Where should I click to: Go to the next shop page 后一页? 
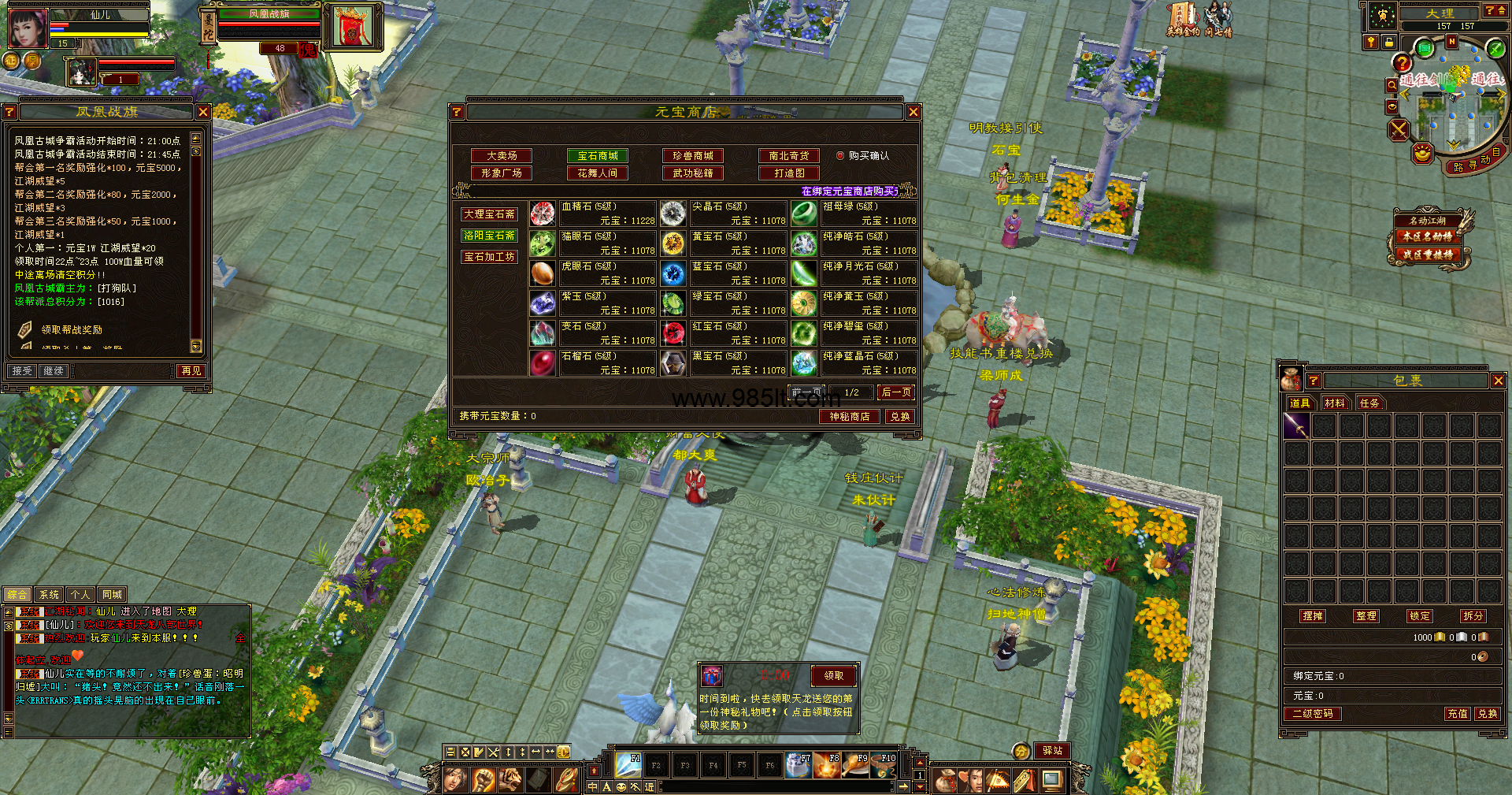coord(896,392)
